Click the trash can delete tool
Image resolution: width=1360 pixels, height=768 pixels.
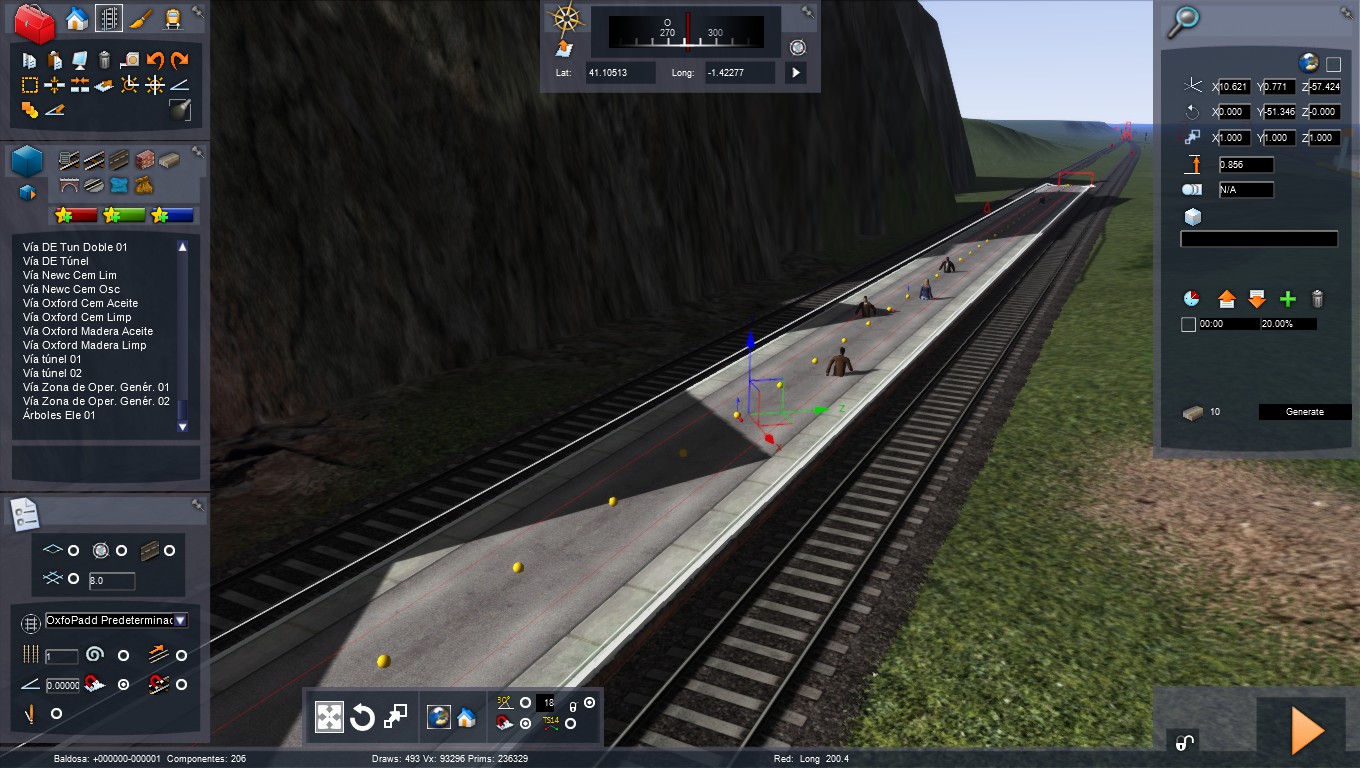[x=104, y=61]
